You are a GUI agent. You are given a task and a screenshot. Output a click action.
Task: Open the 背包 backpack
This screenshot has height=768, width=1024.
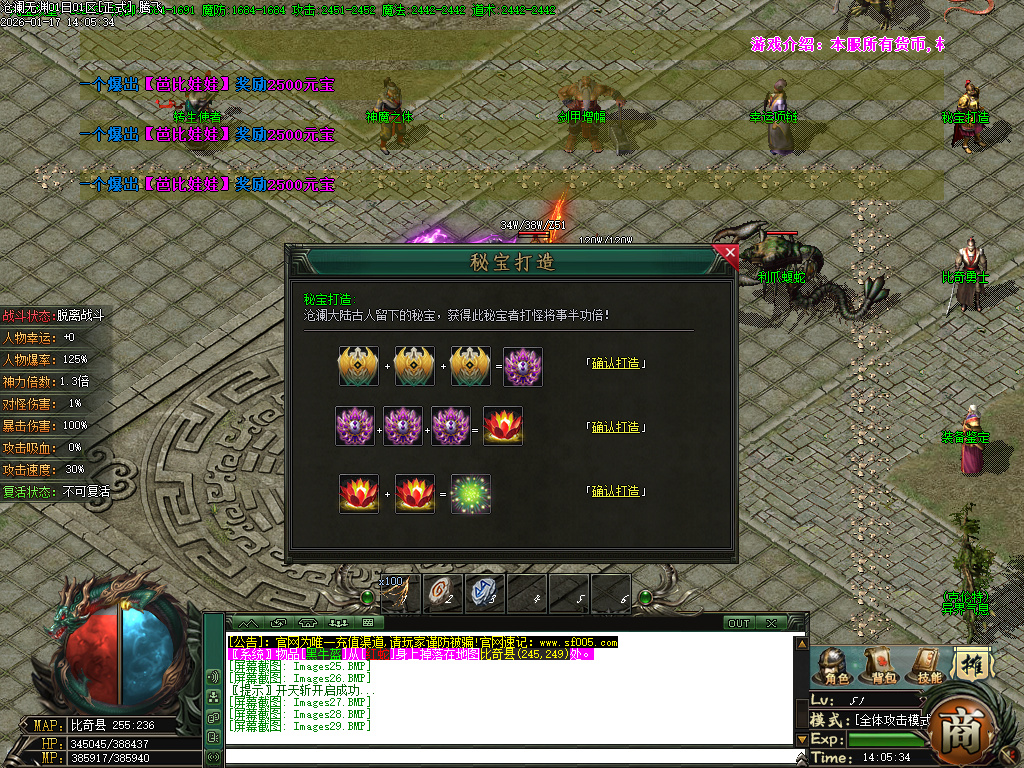point(880,666)
